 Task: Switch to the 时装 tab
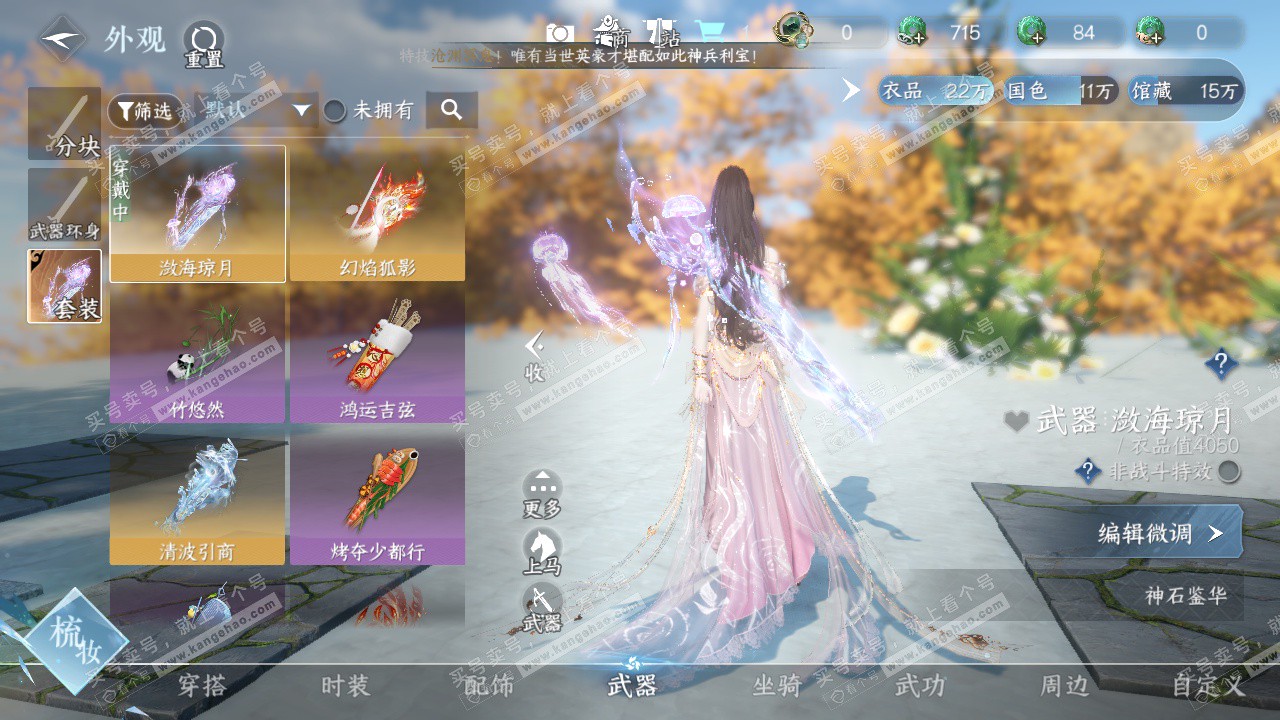pyautogui.click(x=345, y=685)
